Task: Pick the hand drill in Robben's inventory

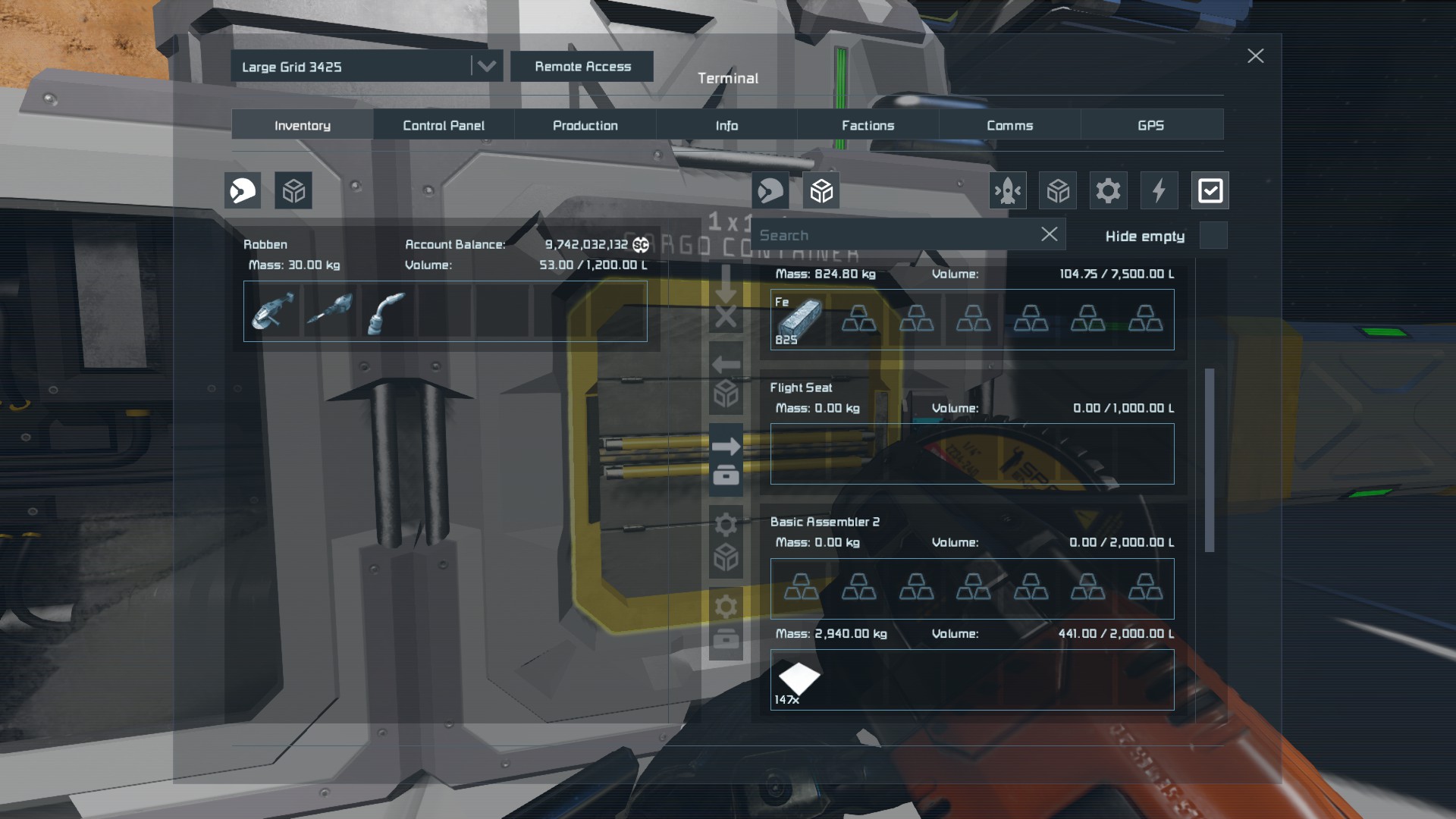Action: 330,312
